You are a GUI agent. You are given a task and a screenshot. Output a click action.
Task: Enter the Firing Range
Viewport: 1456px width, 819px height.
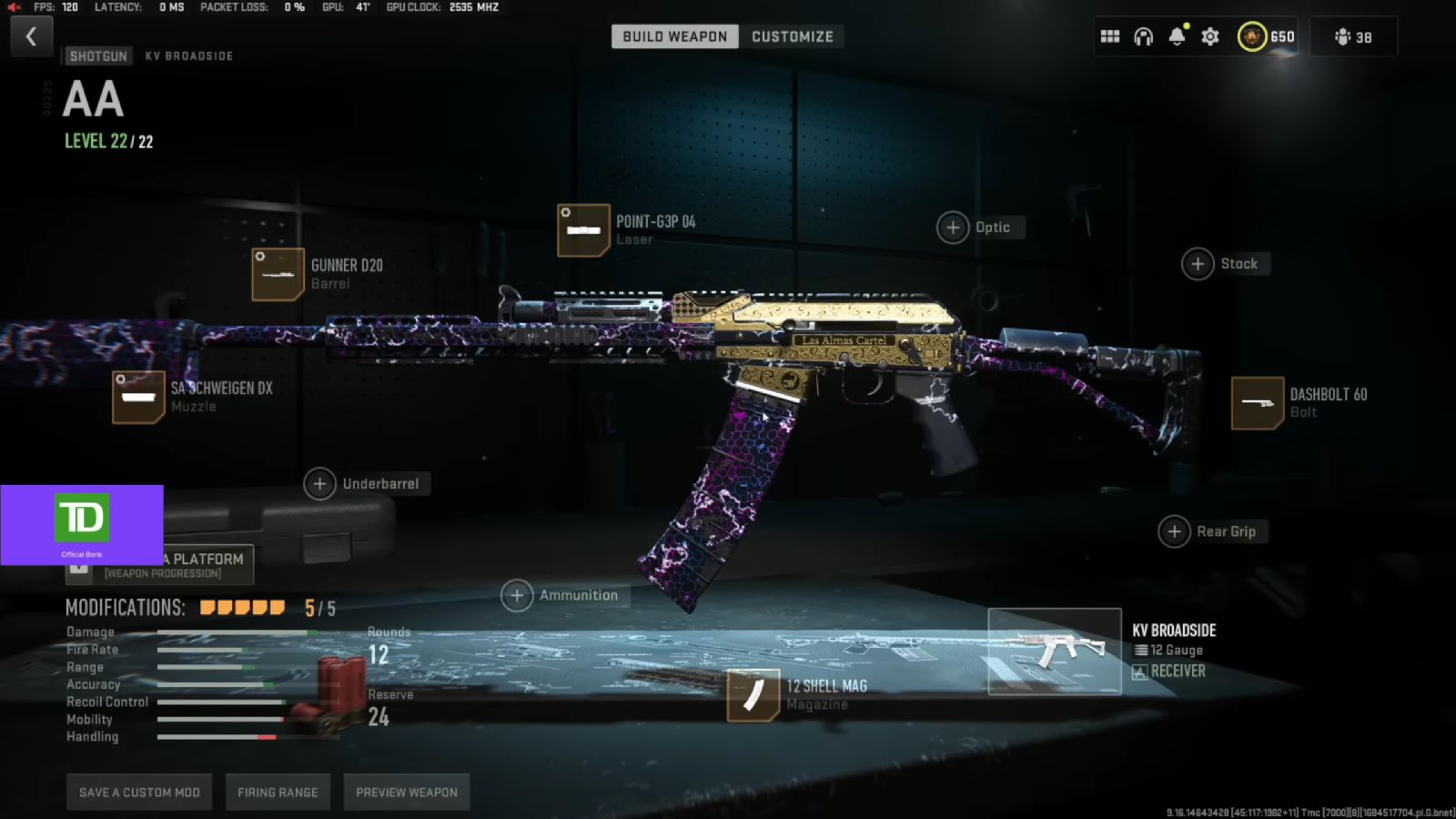click(277, 792)
